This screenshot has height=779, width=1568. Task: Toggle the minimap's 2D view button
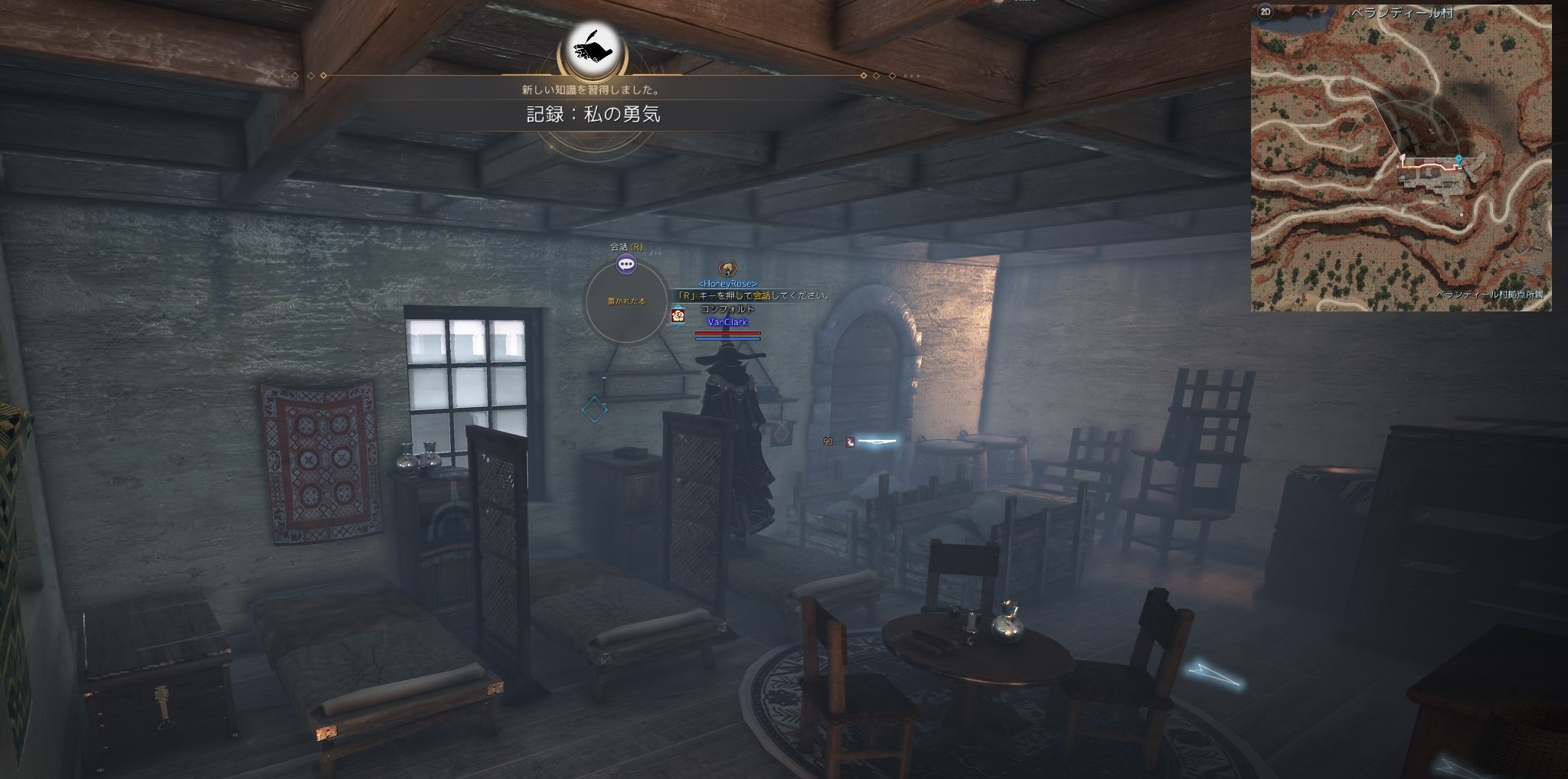click(1265, 13)
